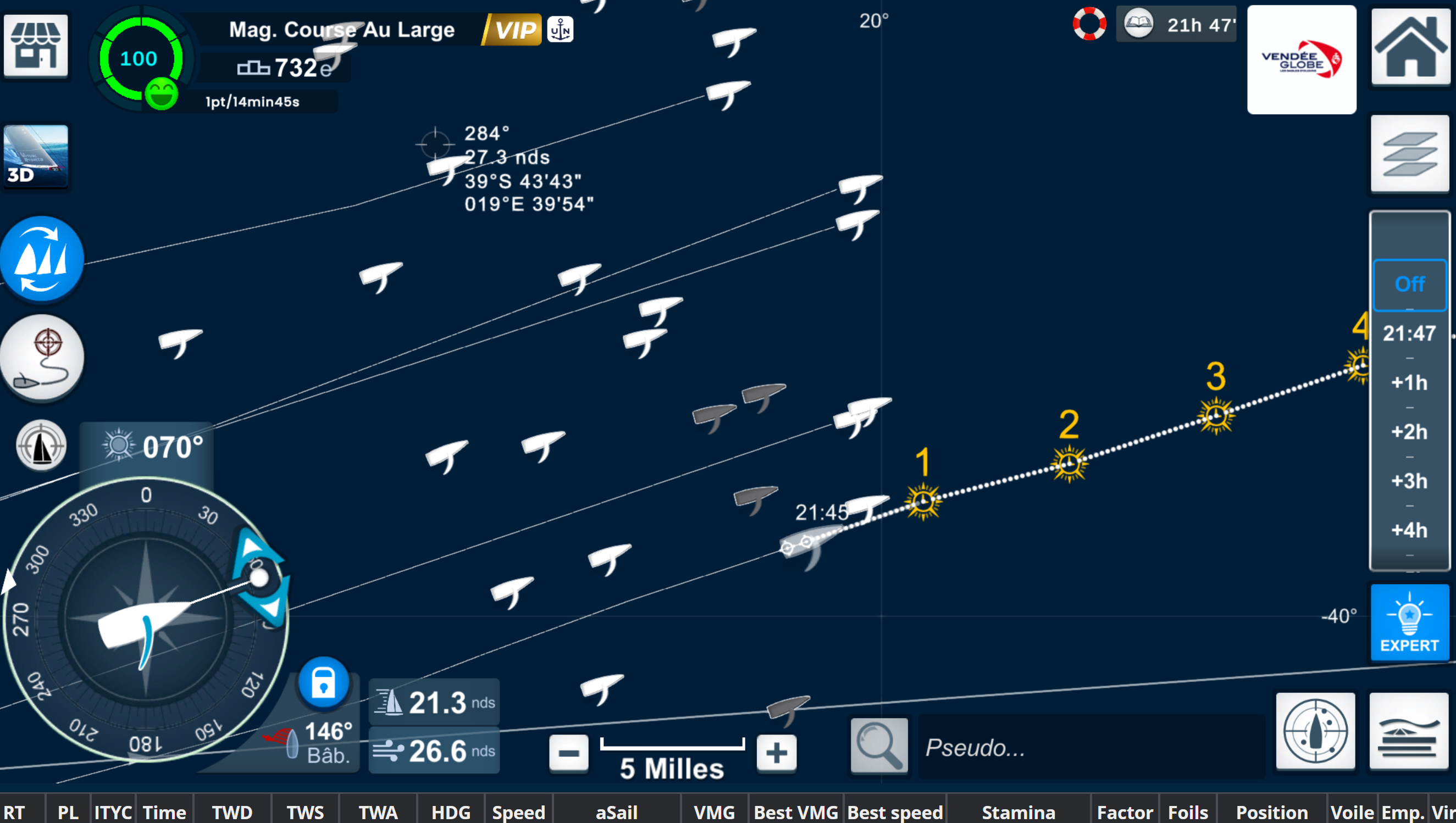Zoom out the map with minus
This screenshot has width=1456, height=823.
[568, 753]
